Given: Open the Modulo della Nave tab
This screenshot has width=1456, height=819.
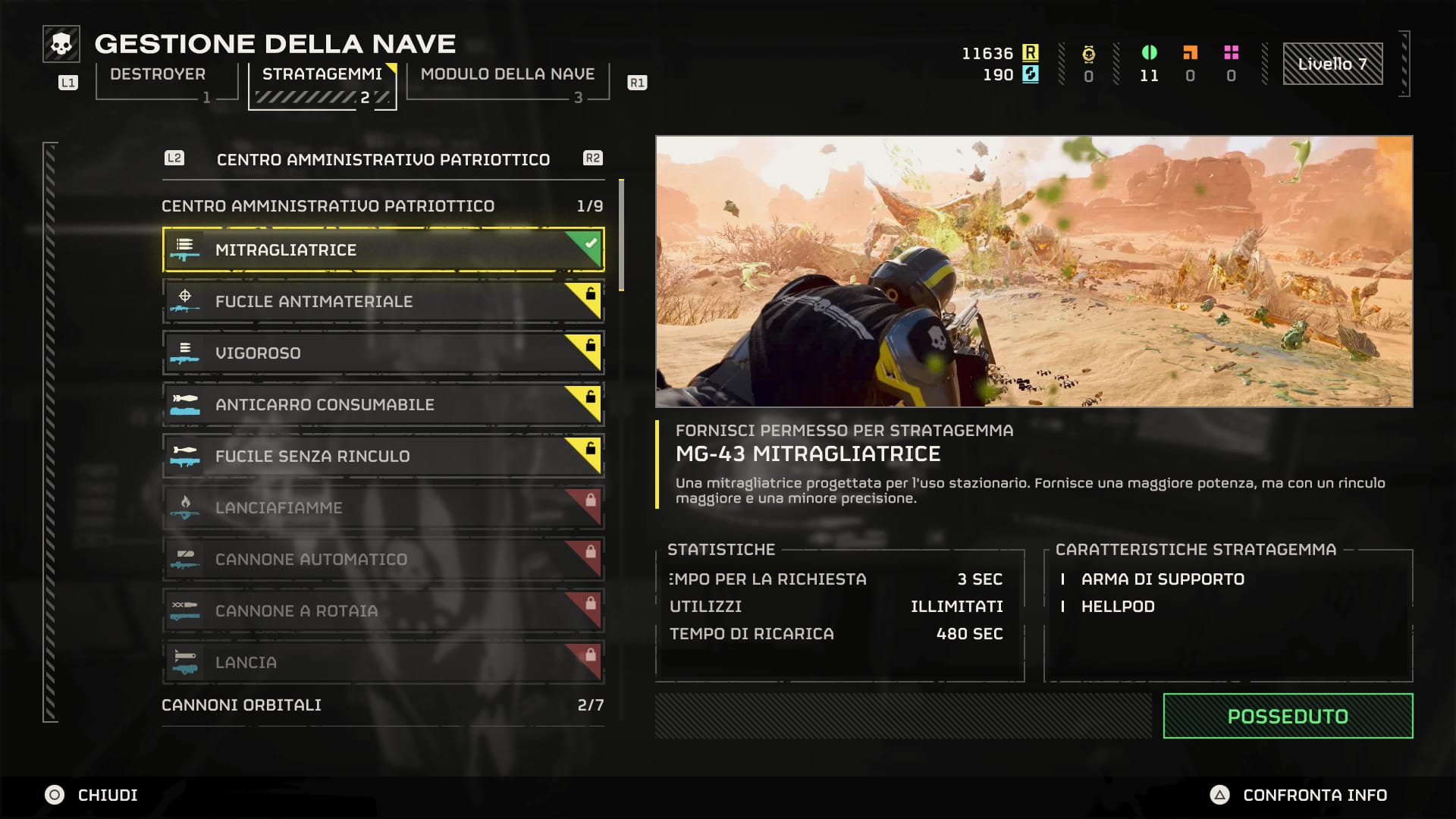Looking at the screenshot, I should pyautogui.click(x=507, y=74).
